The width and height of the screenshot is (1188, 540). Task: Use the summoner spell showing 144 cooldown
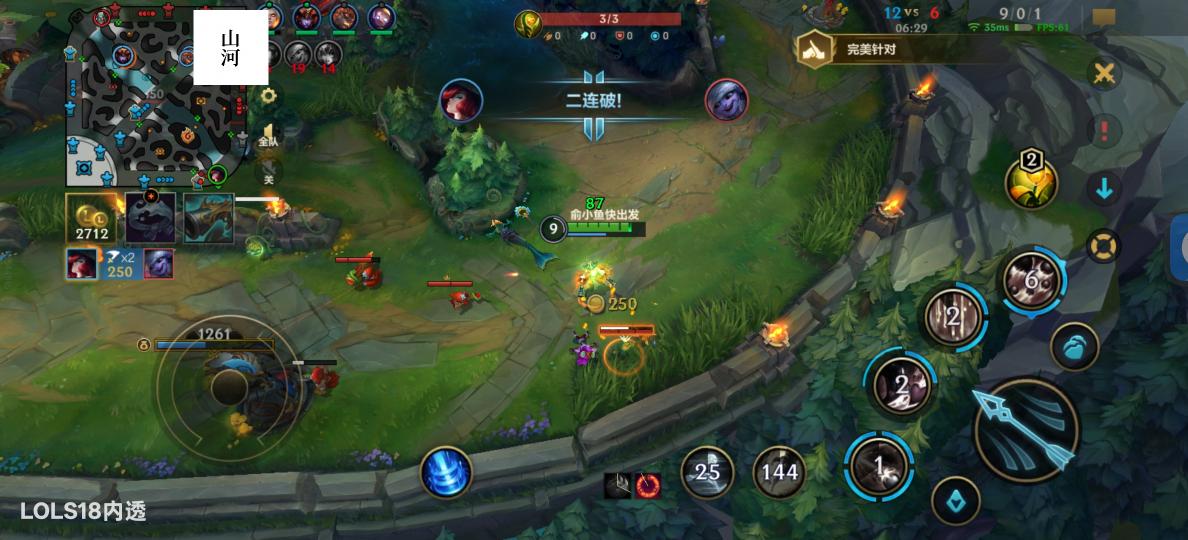click(779, 472)
